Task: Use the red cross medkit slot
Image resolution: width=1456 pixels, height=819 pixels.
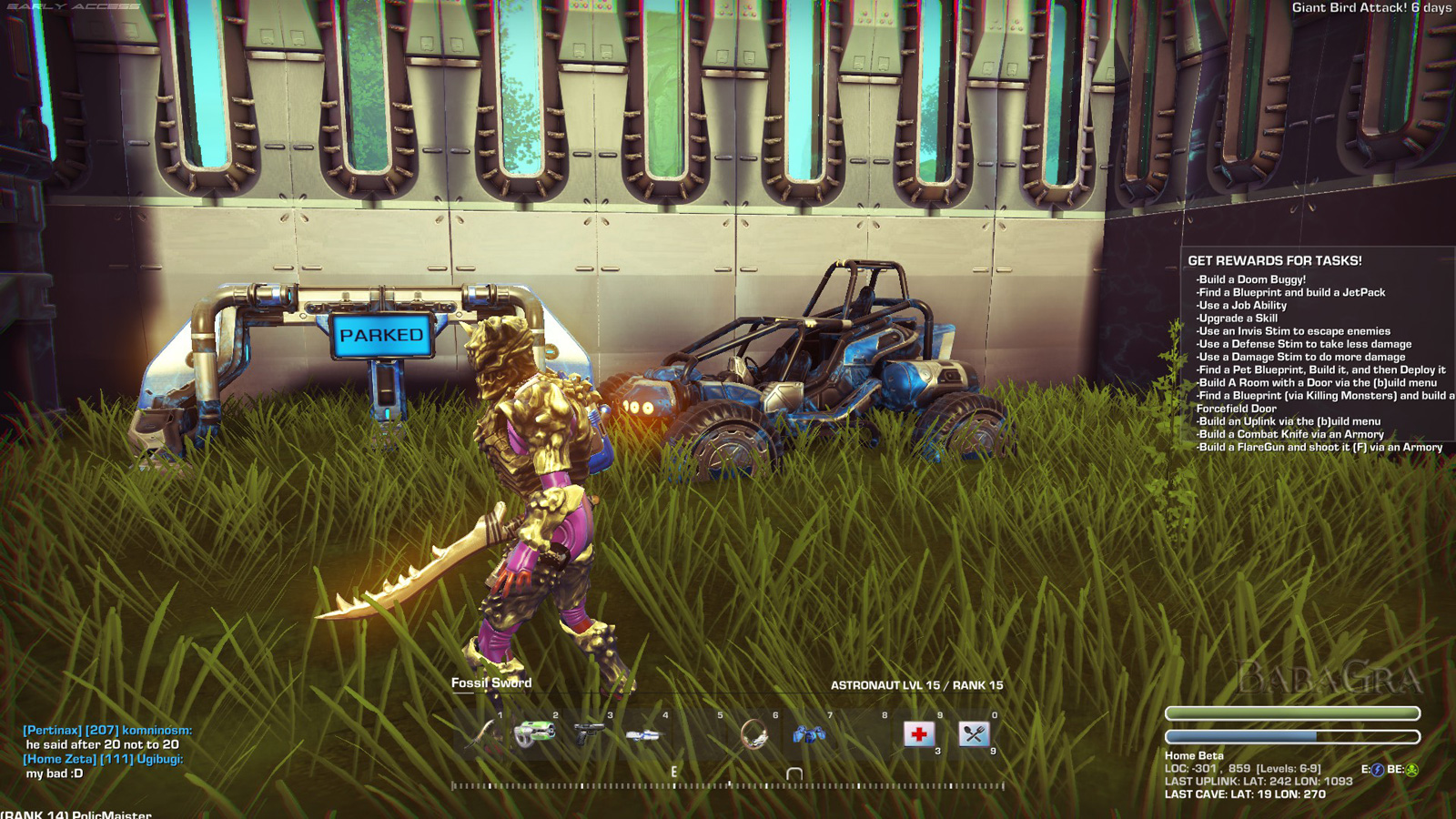Action: point(919,733)
